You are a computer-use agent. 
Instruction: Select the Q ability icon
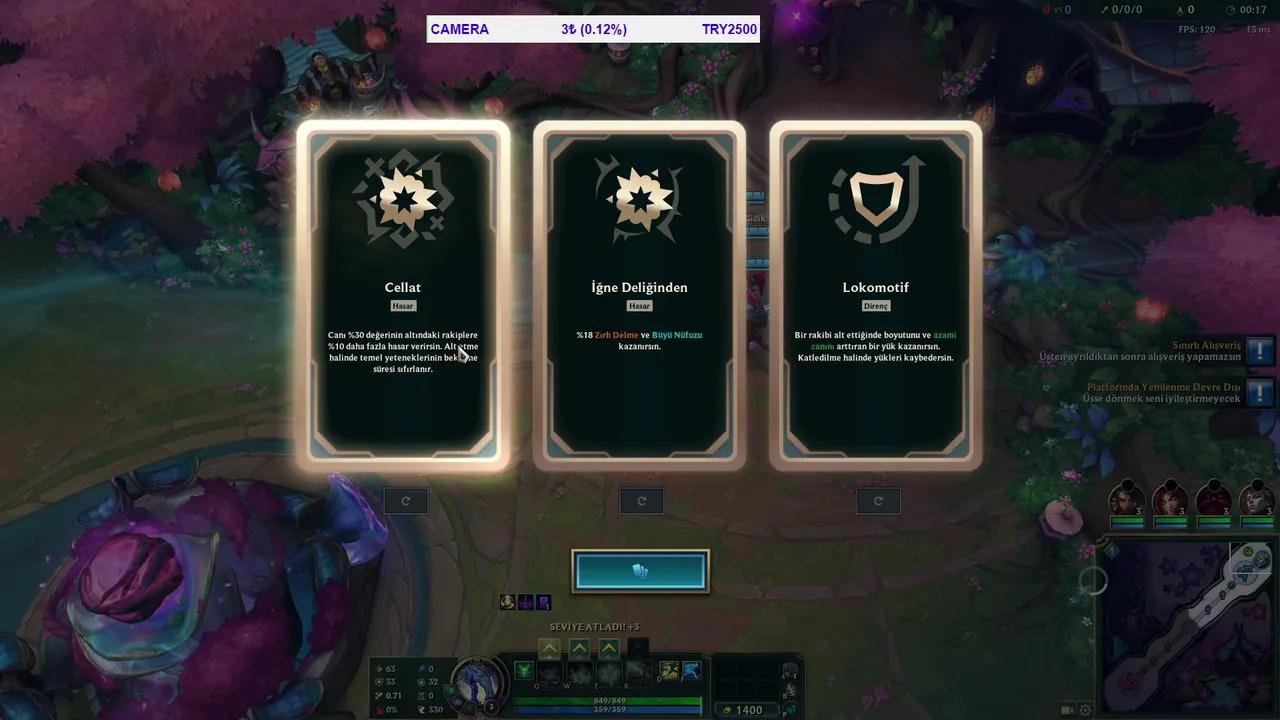pyautogui.click(x=524, y=670)
